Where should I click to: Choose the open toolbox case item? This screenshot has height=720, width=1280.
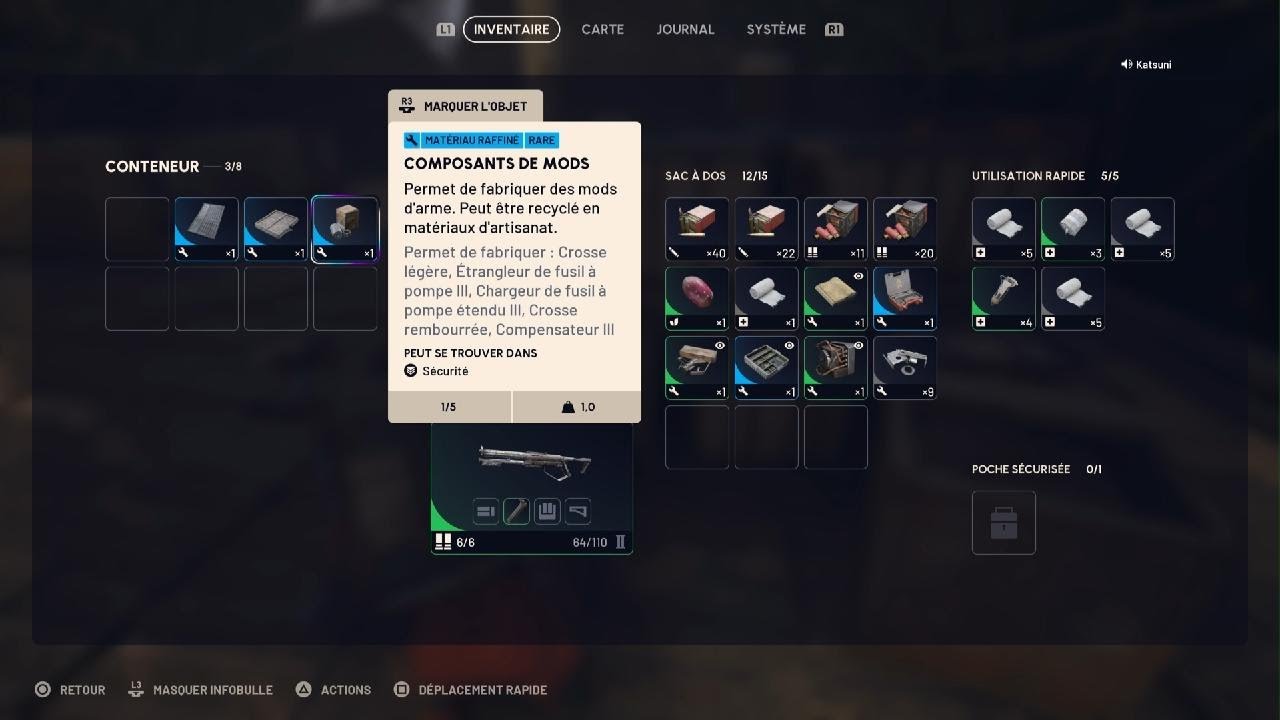point(905,298)
